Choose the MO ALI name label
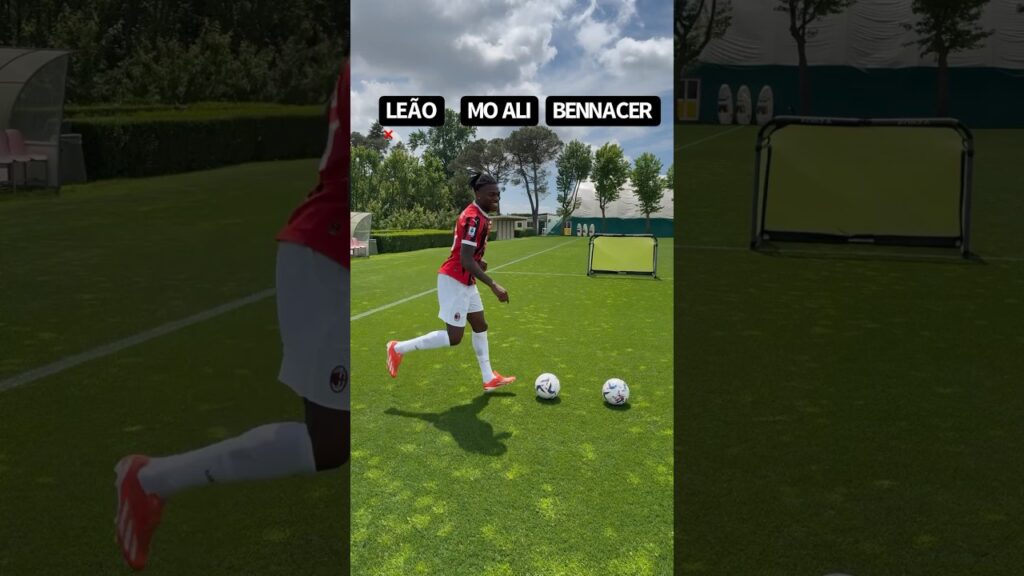Image resolution: width=1024 pixels, height=576 pixels. pos(499,111)
